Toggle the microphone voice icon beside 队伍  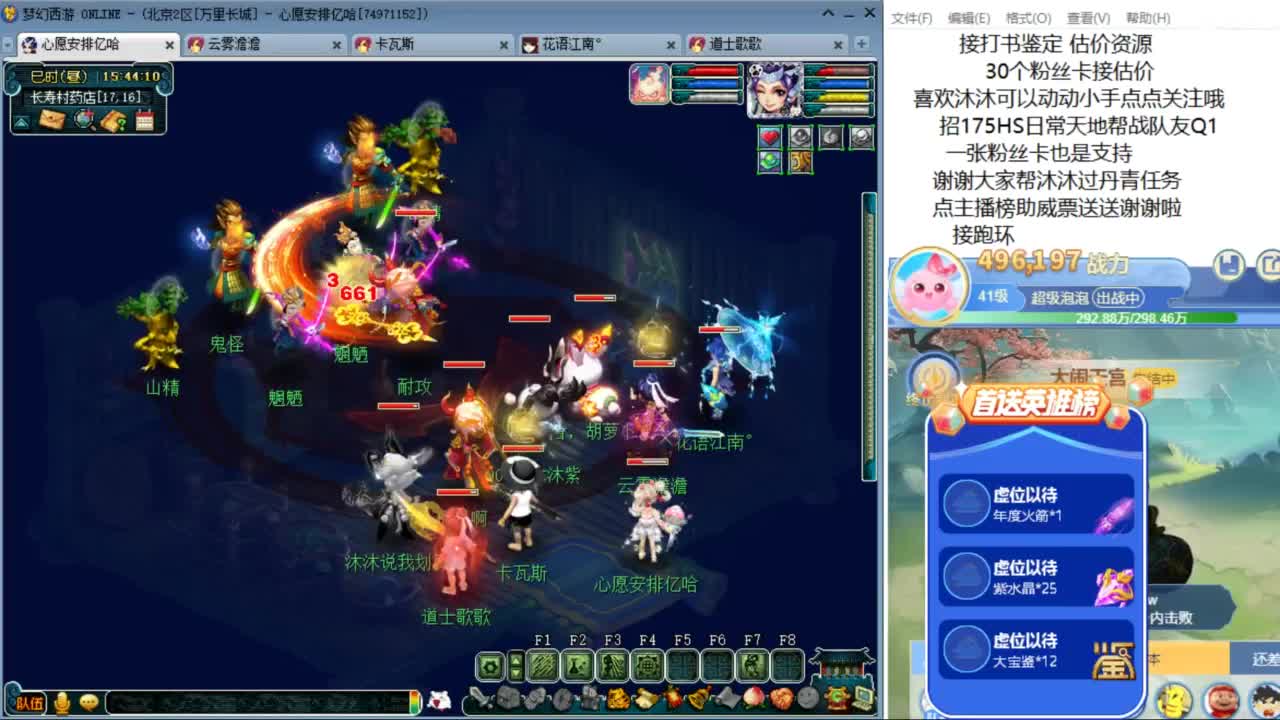click(x=61, y=703)
